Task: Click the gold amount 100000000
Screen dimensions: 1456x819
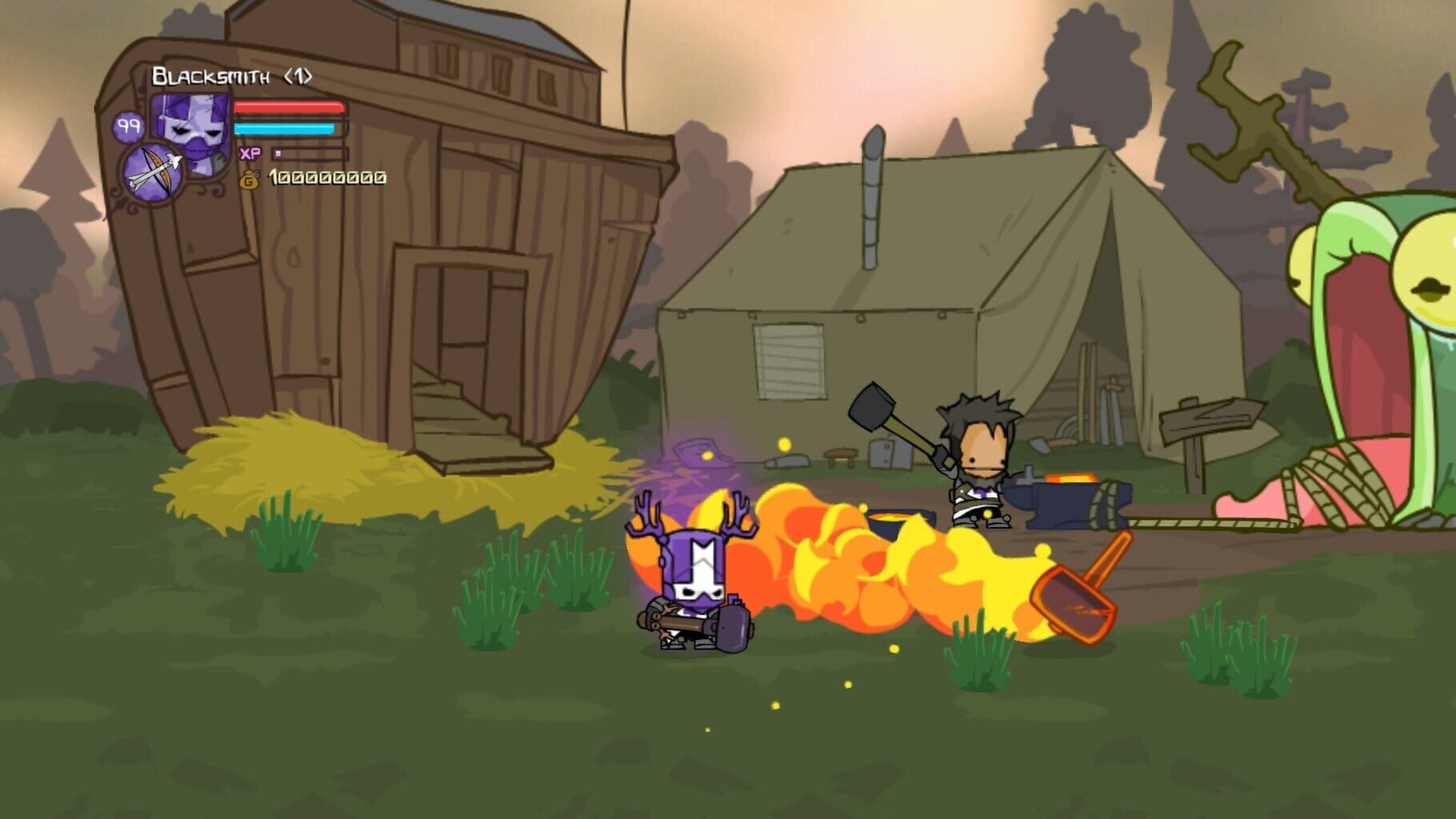Action: pos(326,178)
